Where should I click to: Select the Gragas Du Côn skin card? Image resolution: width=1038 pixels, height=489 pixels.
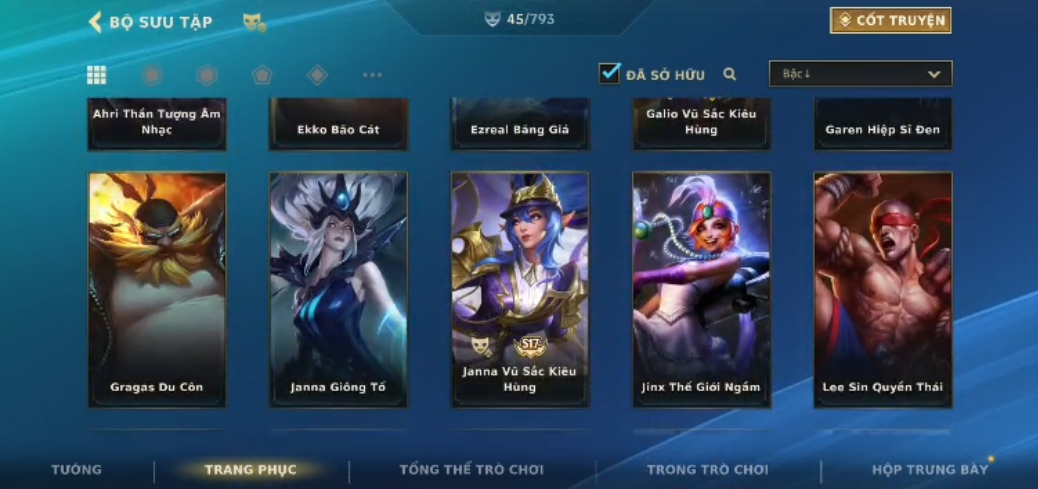click(157, 289)
